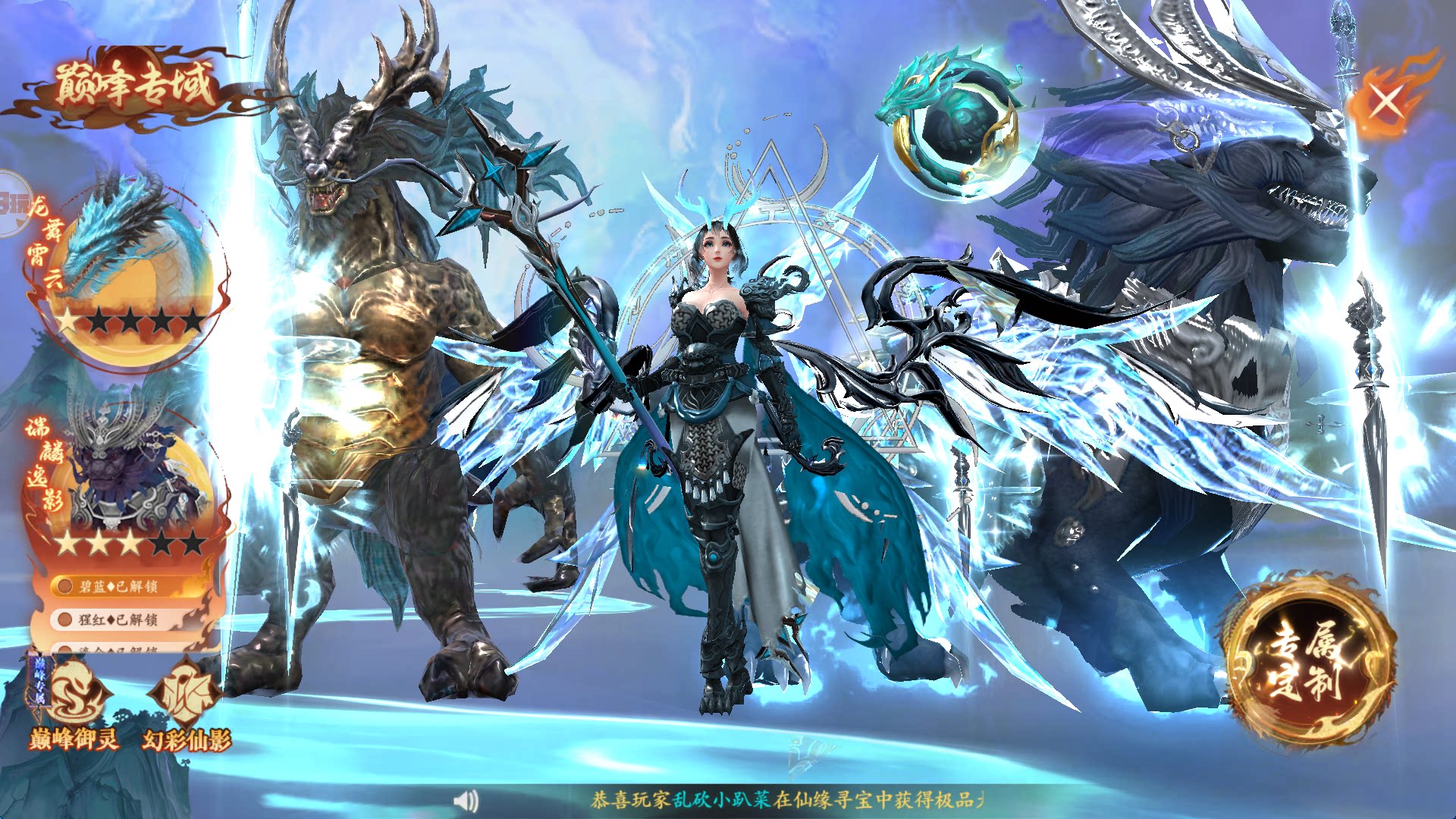Choose the 猩红 unlocked color option
This screenshot has width=1456, height=819.
[x=120, y=620]
